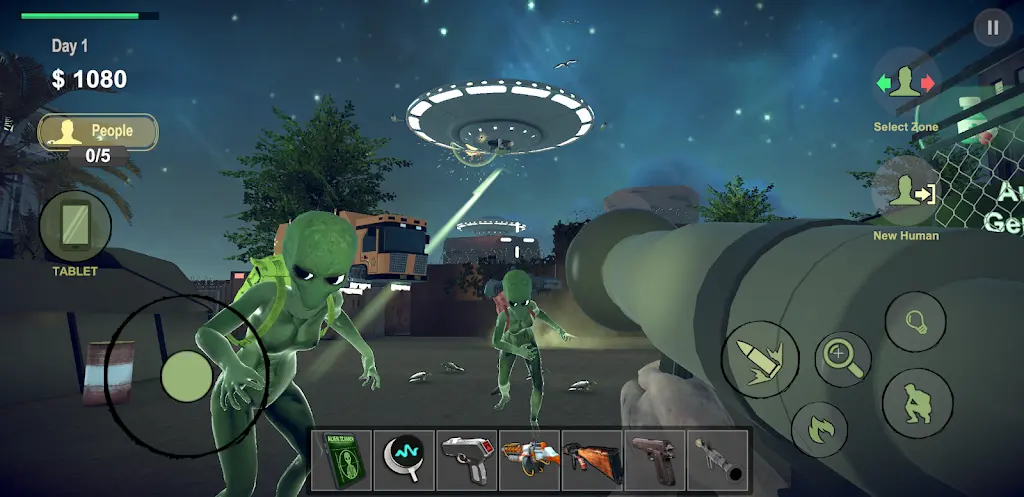Fire the weapon with the bullet button
This screenshot has height=497, width=1024.
coord(760,360)
